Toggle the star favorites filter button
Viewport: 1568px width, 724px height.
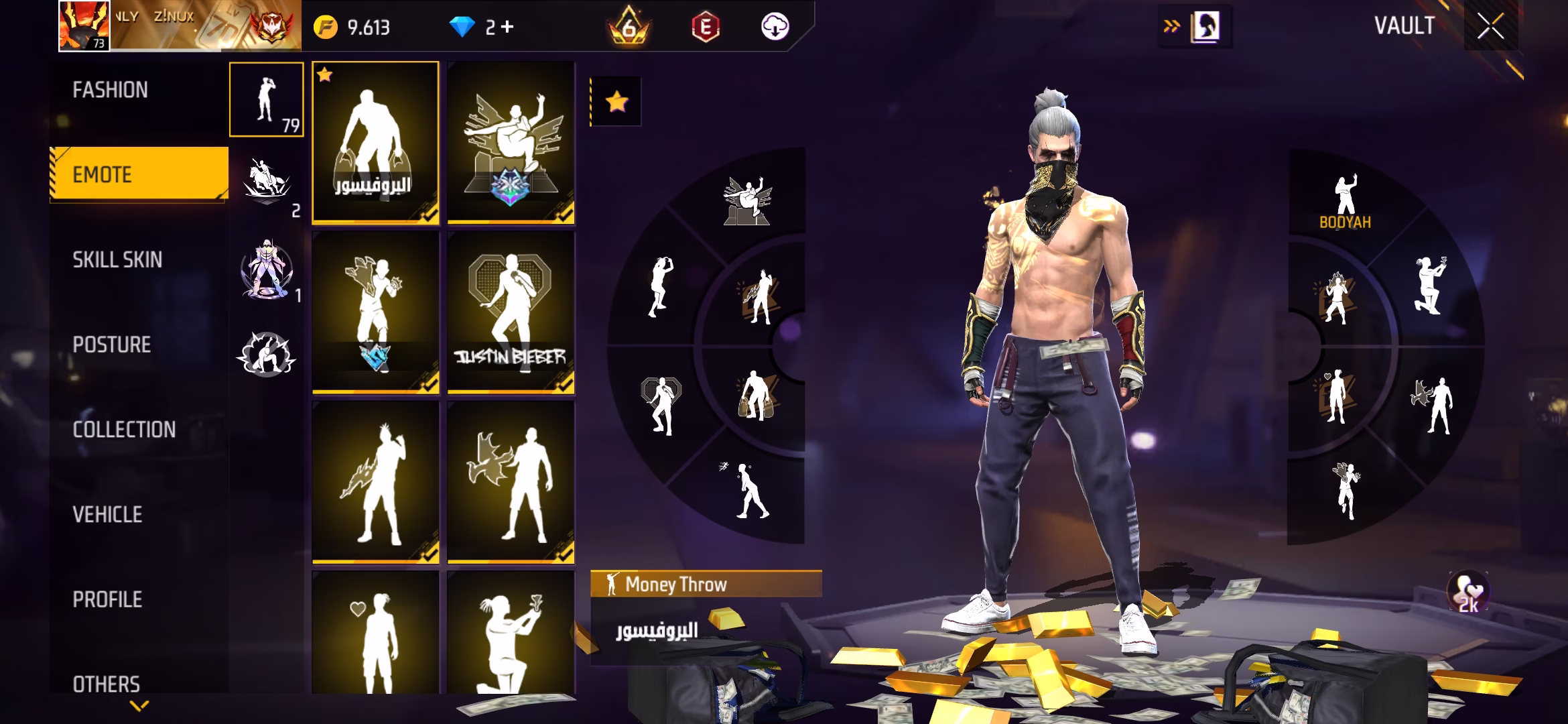point(616,102)
